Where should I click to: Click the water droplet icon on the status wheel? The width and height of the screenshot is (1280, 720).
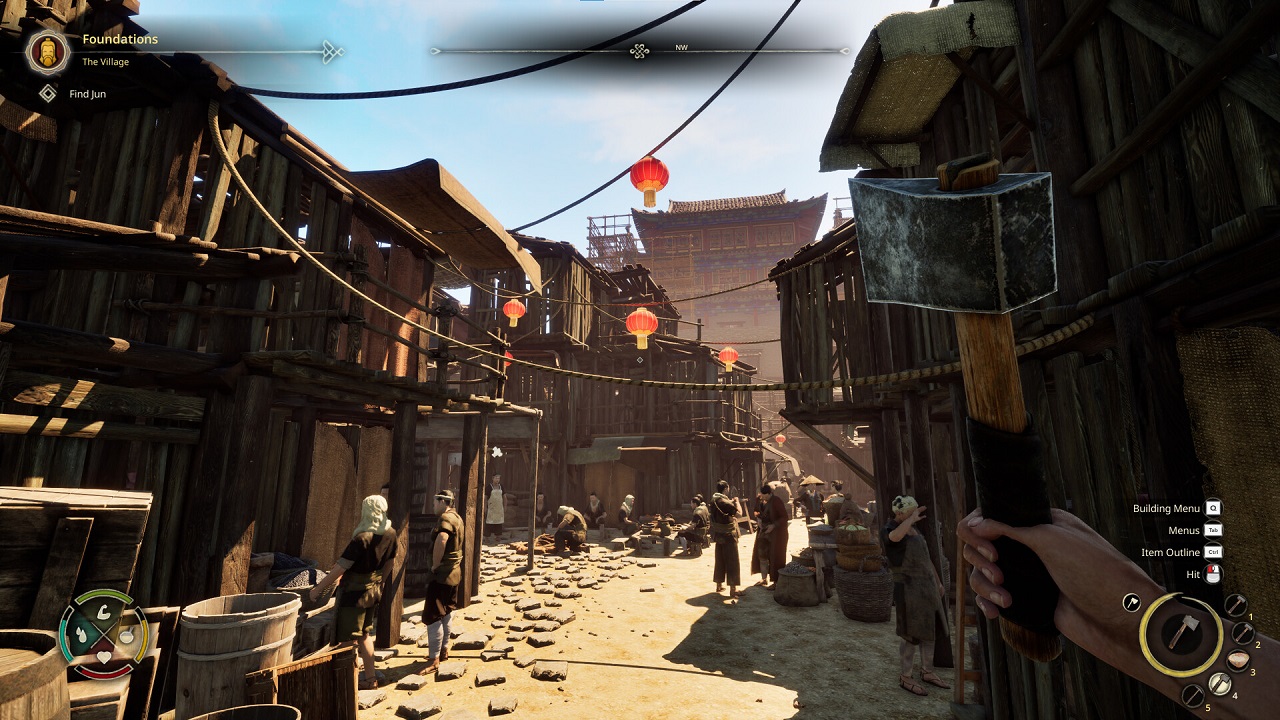(82, 635)
